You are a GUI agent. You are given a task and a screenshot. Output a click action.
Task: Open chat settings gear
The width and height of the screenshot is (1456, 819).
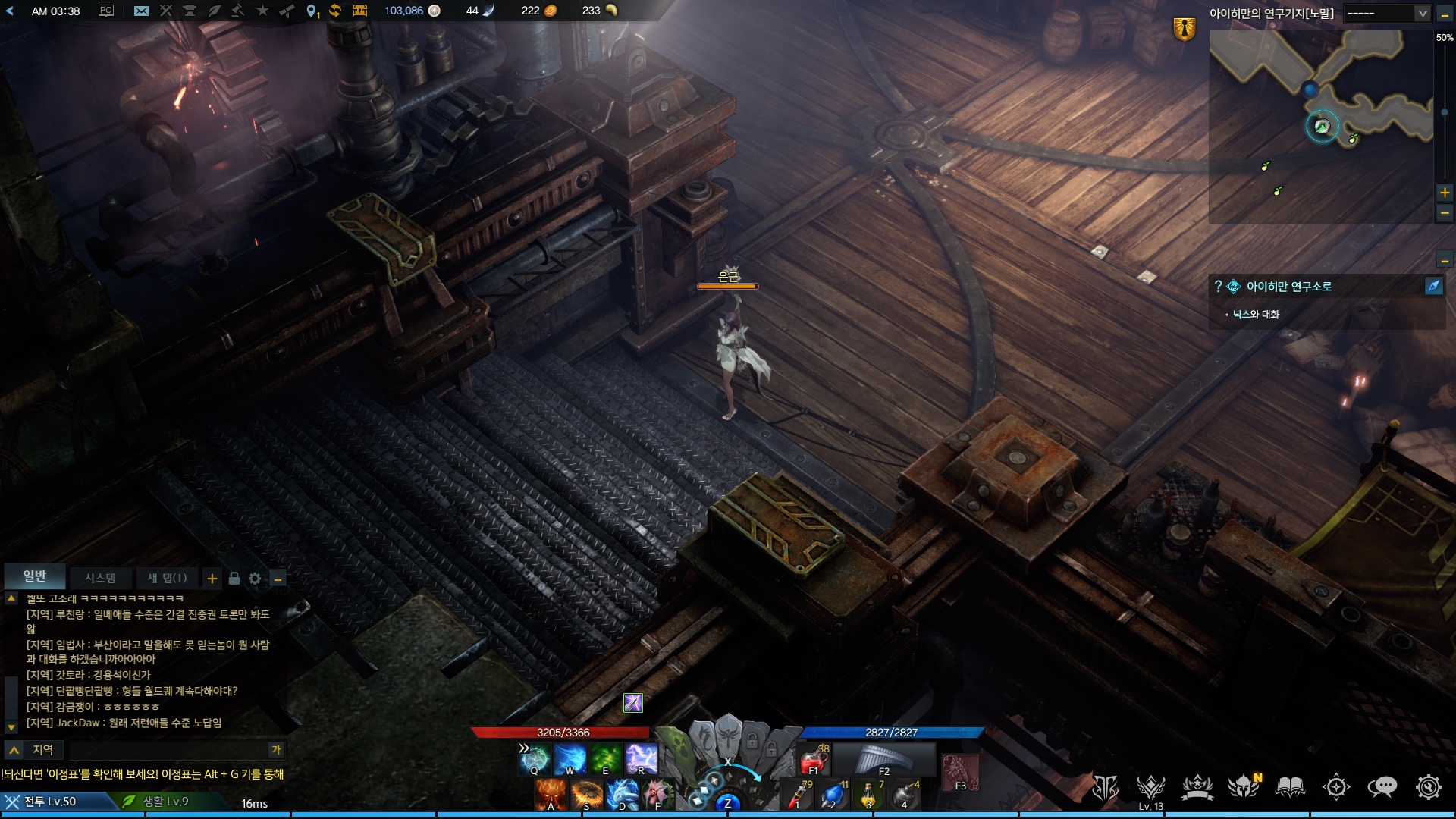click(x=255, y=579)
